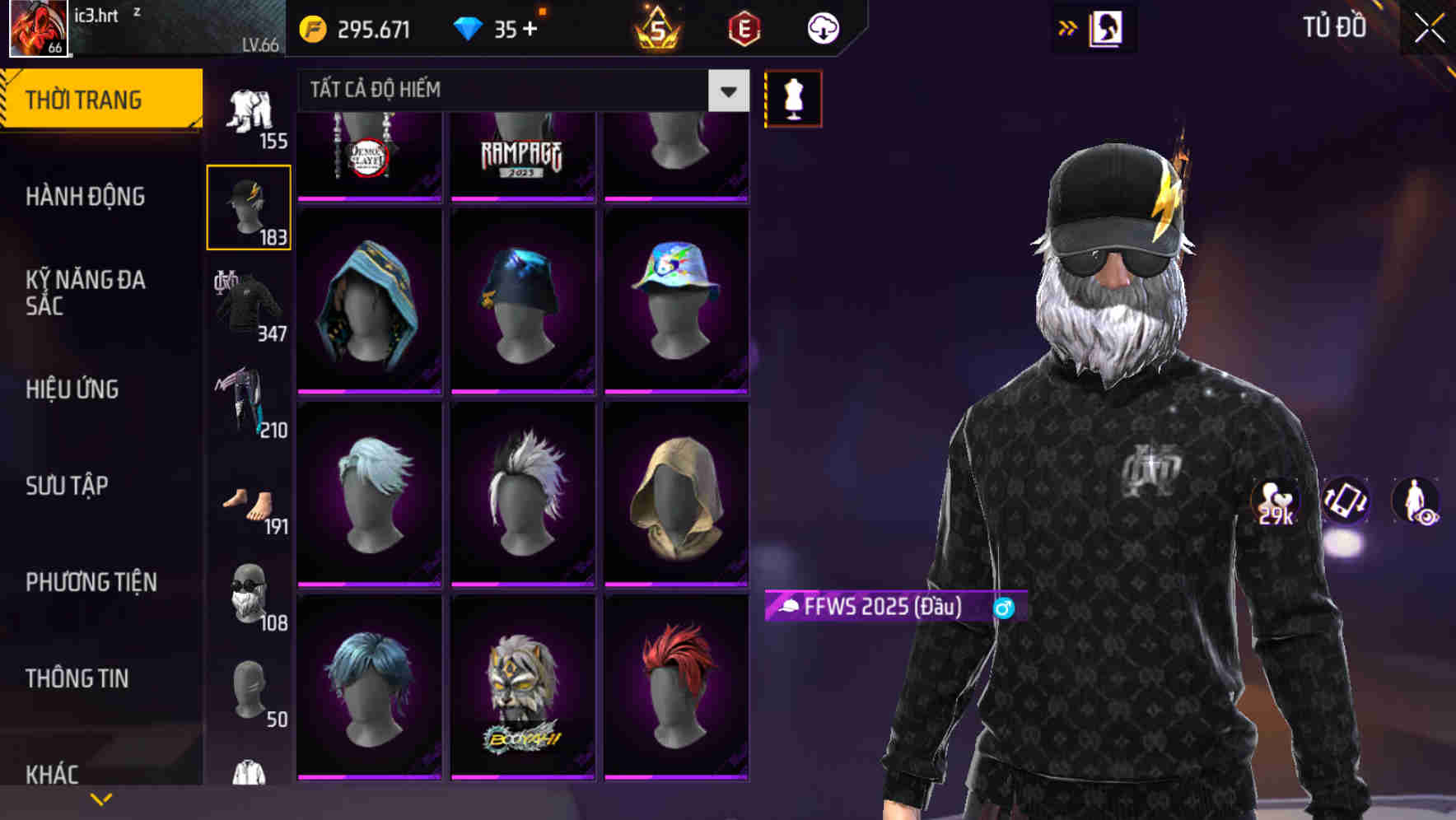Select the diamond currency icon
1456x820 pixels.
(469, 29)
